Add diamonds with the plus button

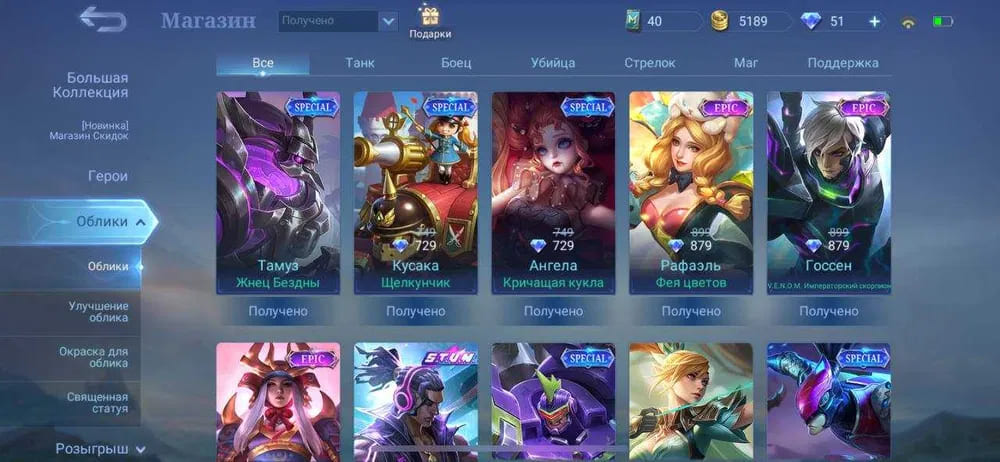874,21
